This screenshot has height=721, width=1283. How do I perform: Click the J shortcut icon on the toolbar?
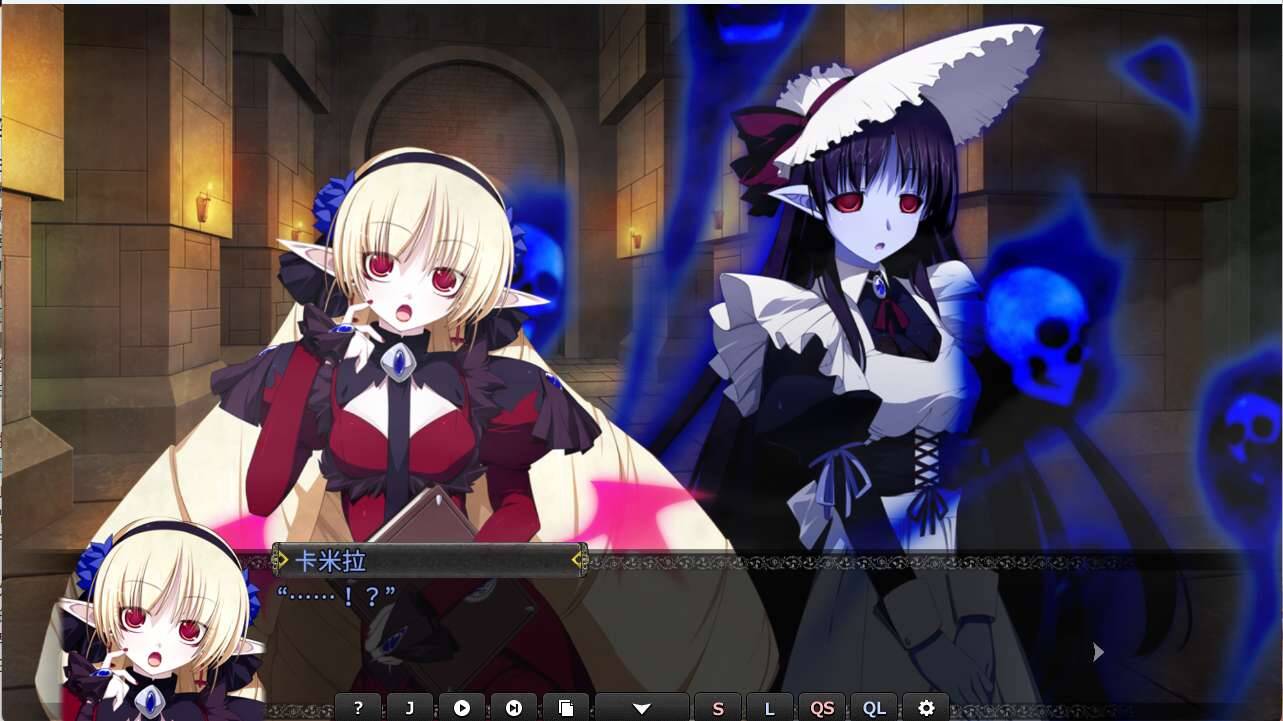[410, 707]
